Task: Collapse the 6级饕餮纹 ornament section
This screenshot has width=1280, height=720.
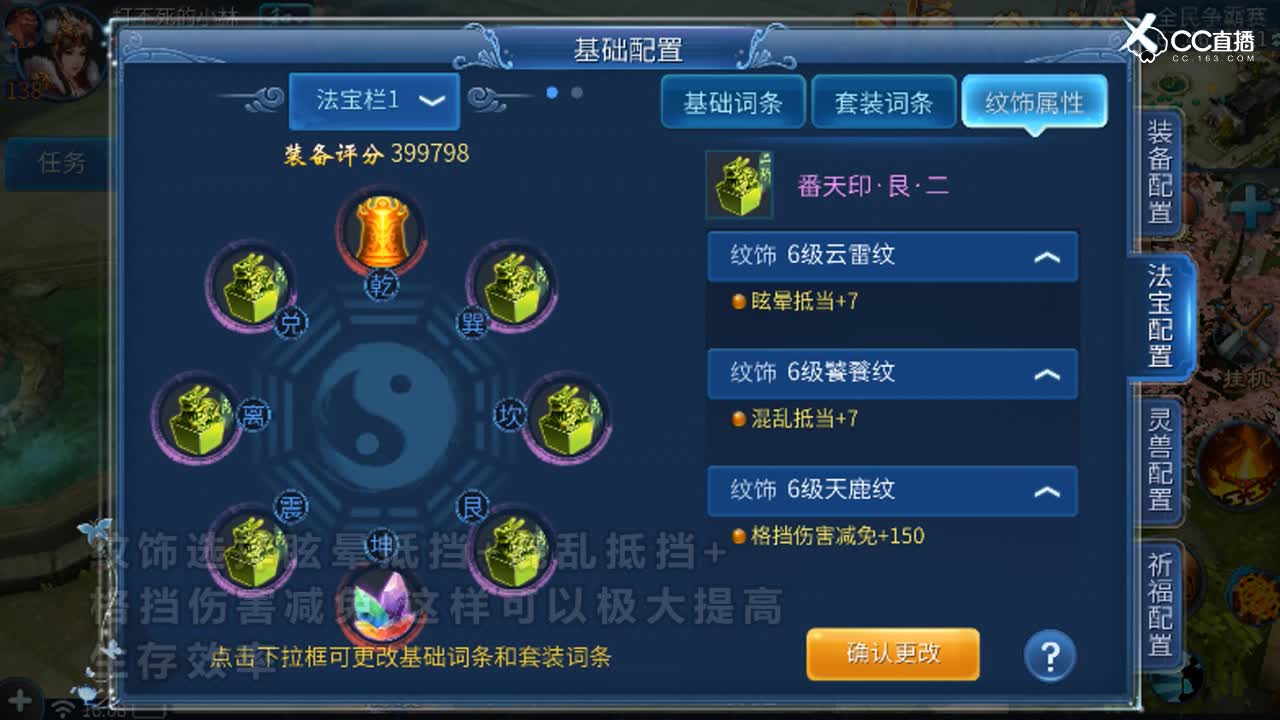Action: click(x=1047, y=374)
